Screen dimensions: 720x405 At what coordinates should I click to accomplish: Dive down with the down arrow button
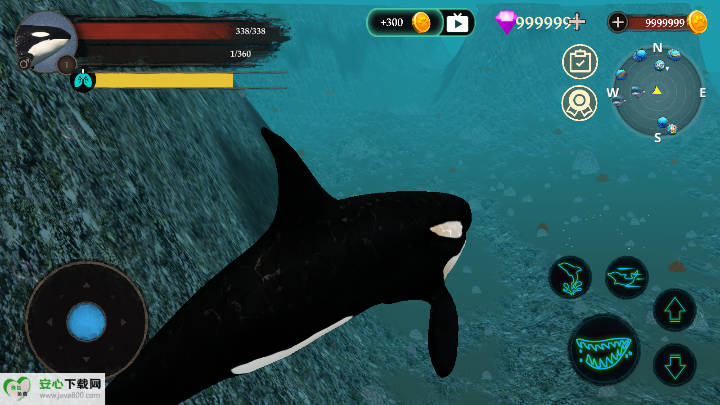pos(674,364)
